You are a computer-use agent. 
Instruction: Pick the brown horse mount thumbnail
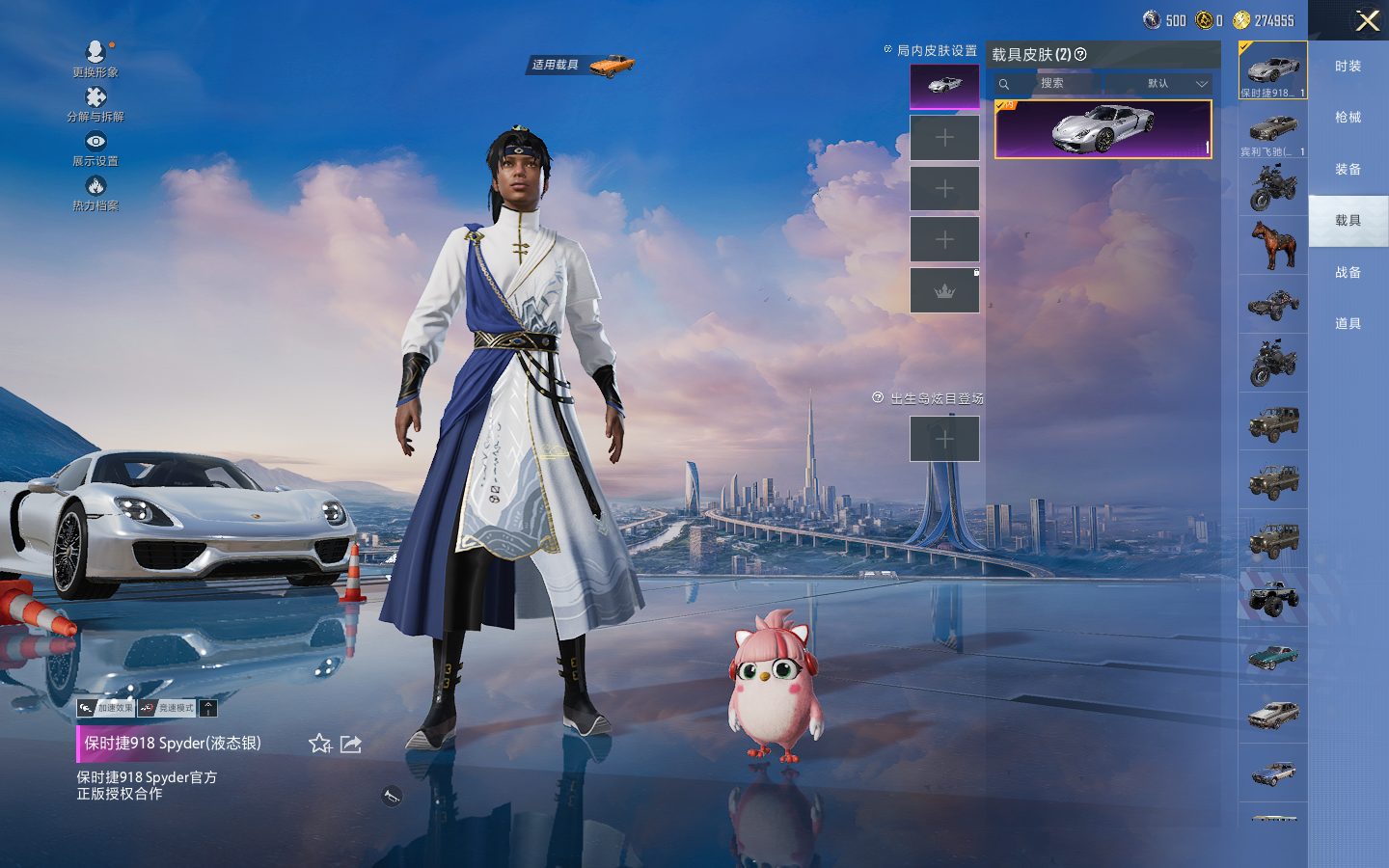(1272, 245)
